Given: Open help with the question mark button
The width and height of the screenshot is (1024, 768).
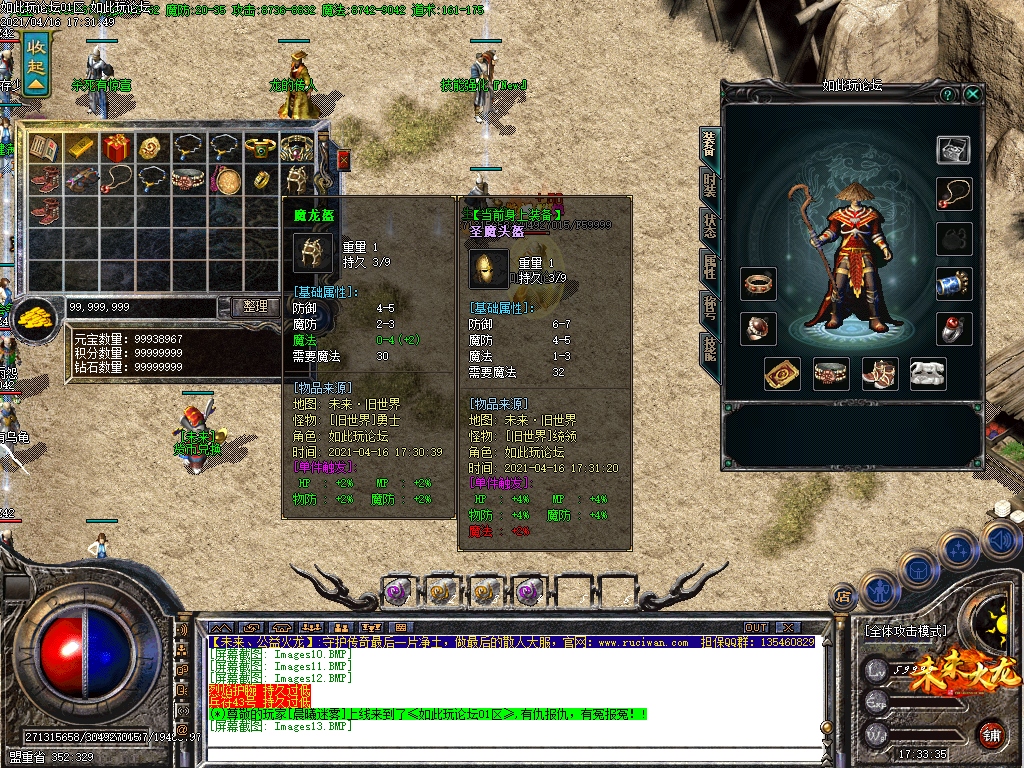Looking at the screenshot, I should click(948, 94).
